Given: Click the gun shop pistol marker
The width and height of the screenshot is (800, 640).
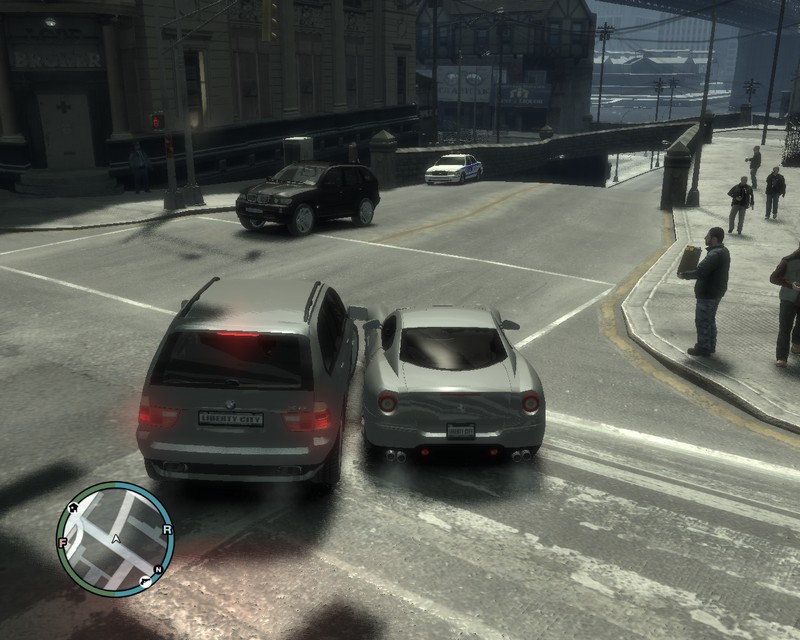Looking at the screenshot, I should pos(146,580).
